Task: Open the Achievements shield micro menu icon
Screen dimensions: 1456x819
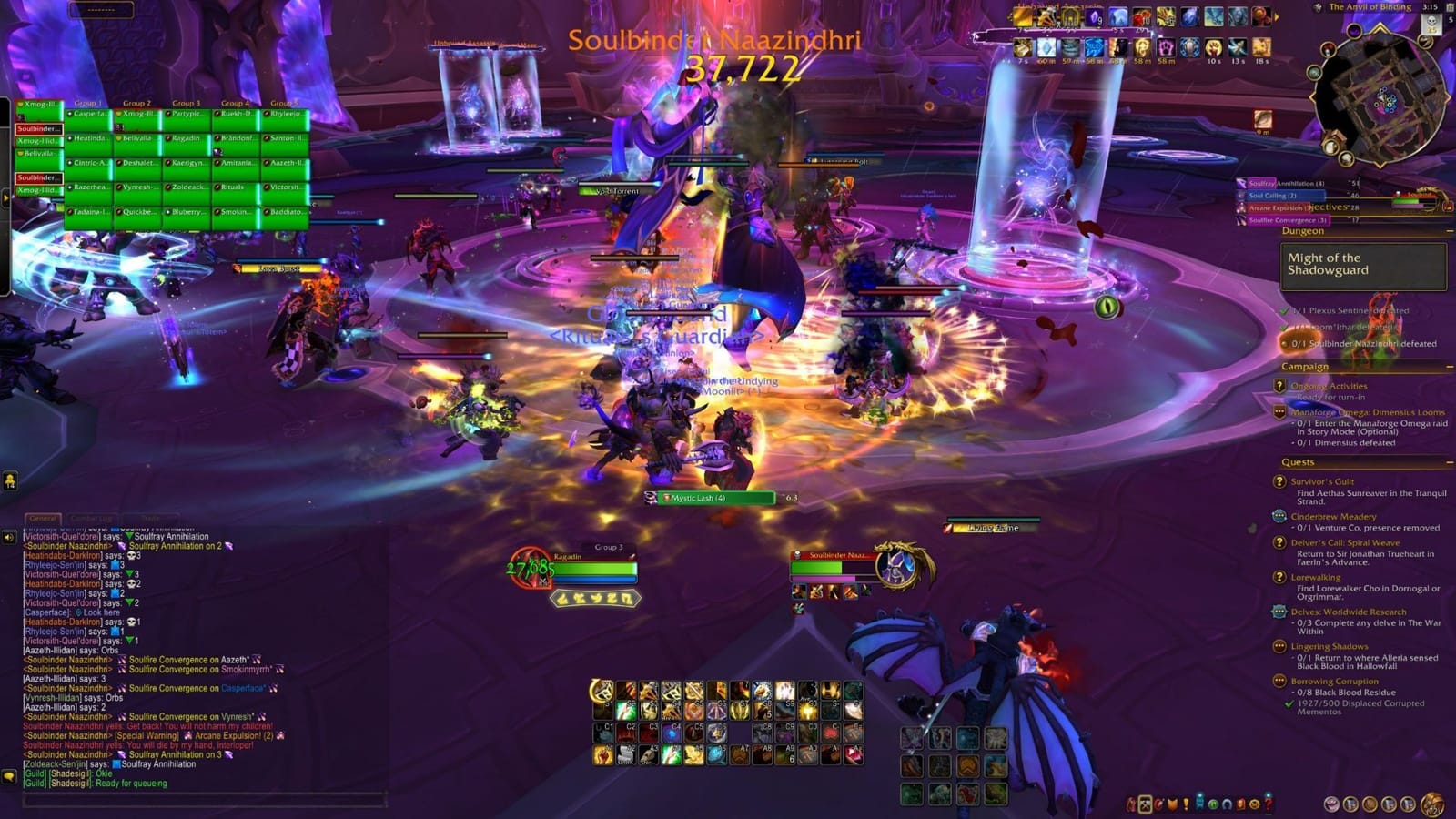Action: pyautogui.click(x=1172, y=805)
